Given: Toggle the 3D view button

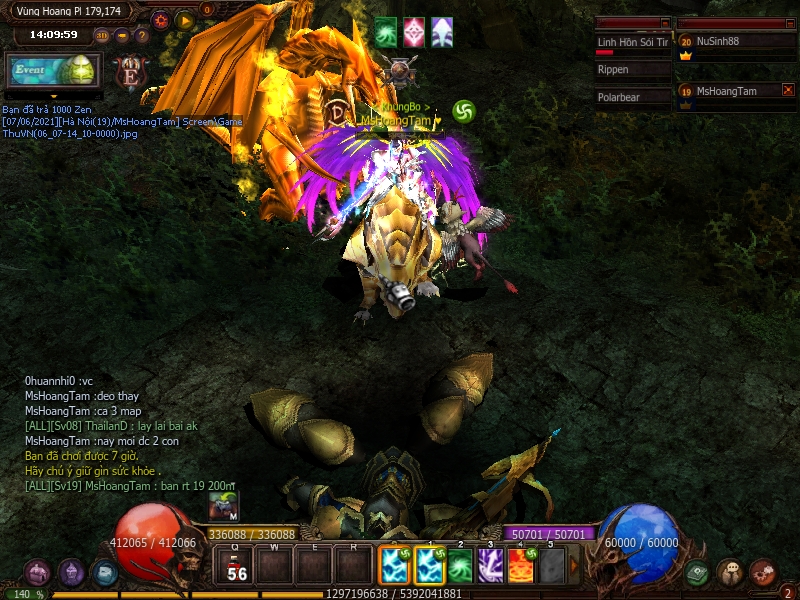Looking at the screenshot, I should 102,35.
